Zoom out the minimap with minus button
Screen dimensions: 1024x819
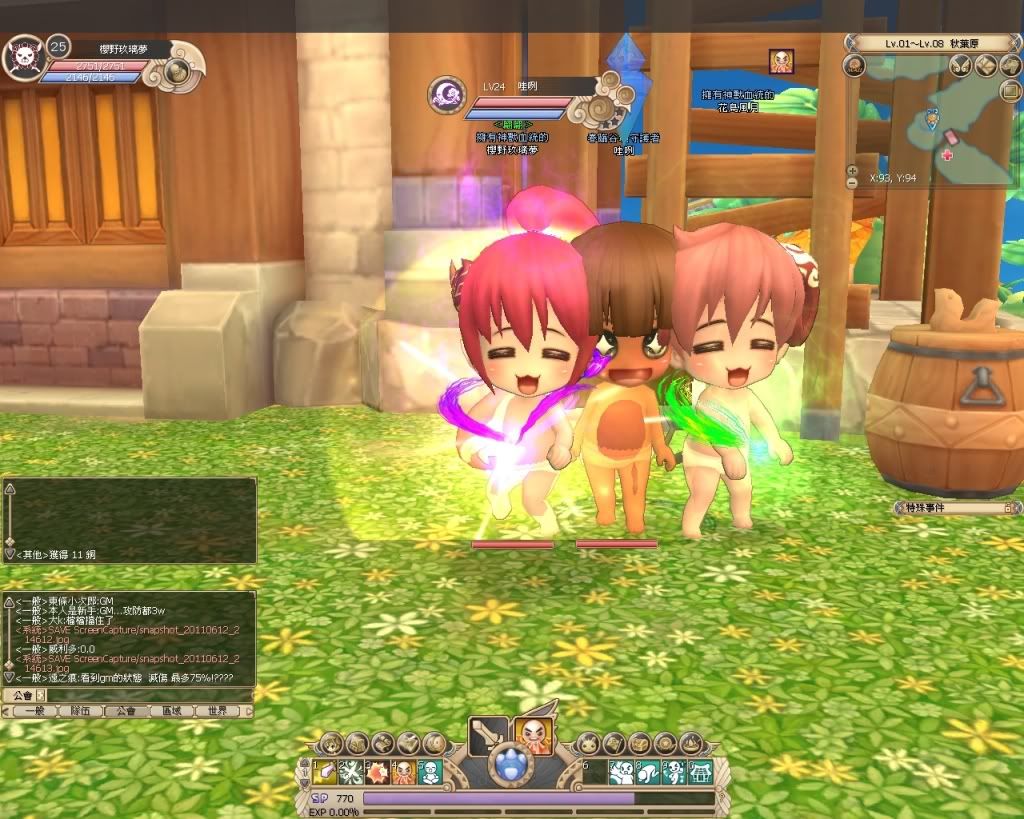tap(852, 183)
